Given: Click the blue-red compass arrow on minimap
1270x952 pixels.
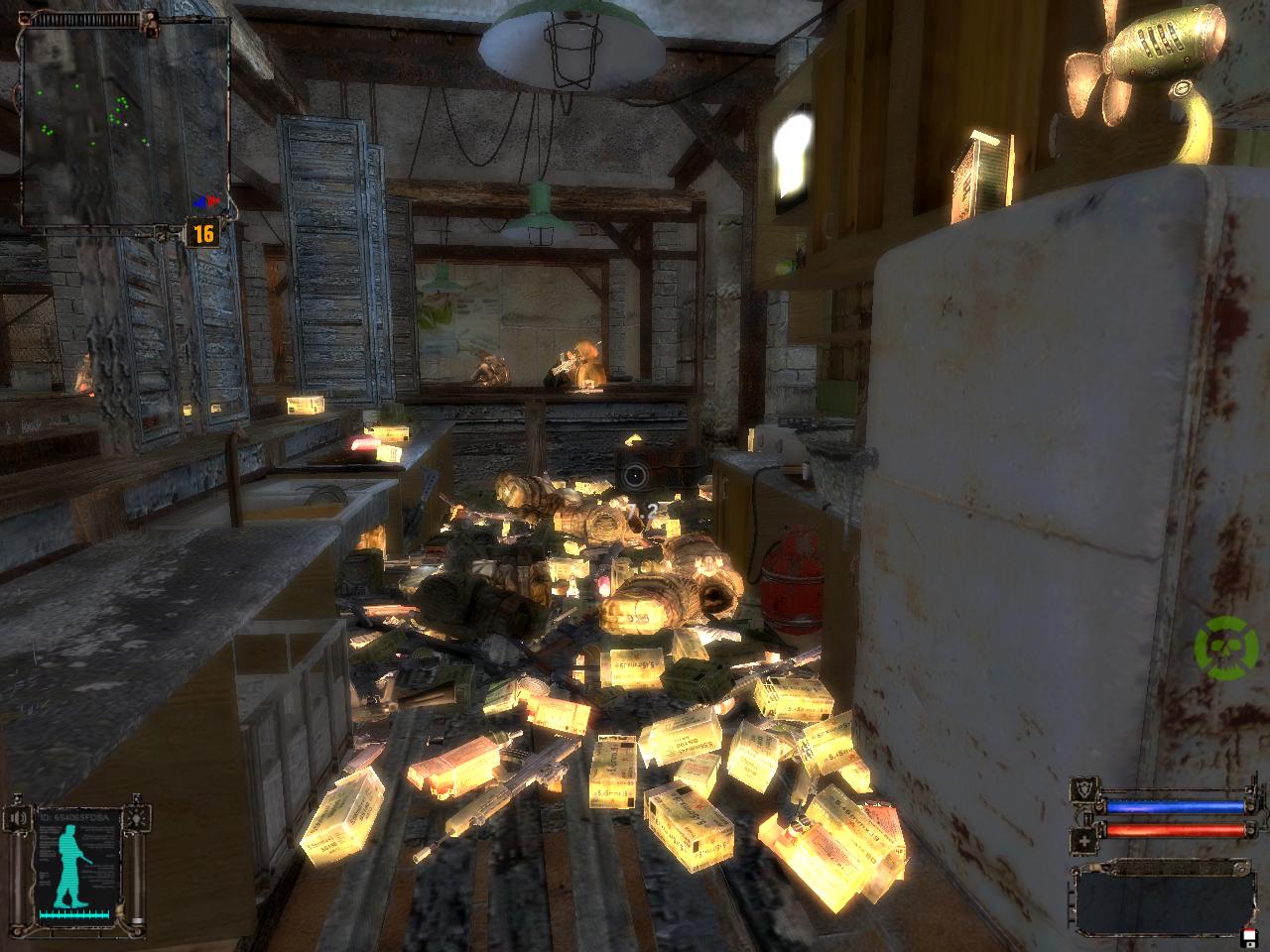Looking at the screenshot, I should (205, 201).
